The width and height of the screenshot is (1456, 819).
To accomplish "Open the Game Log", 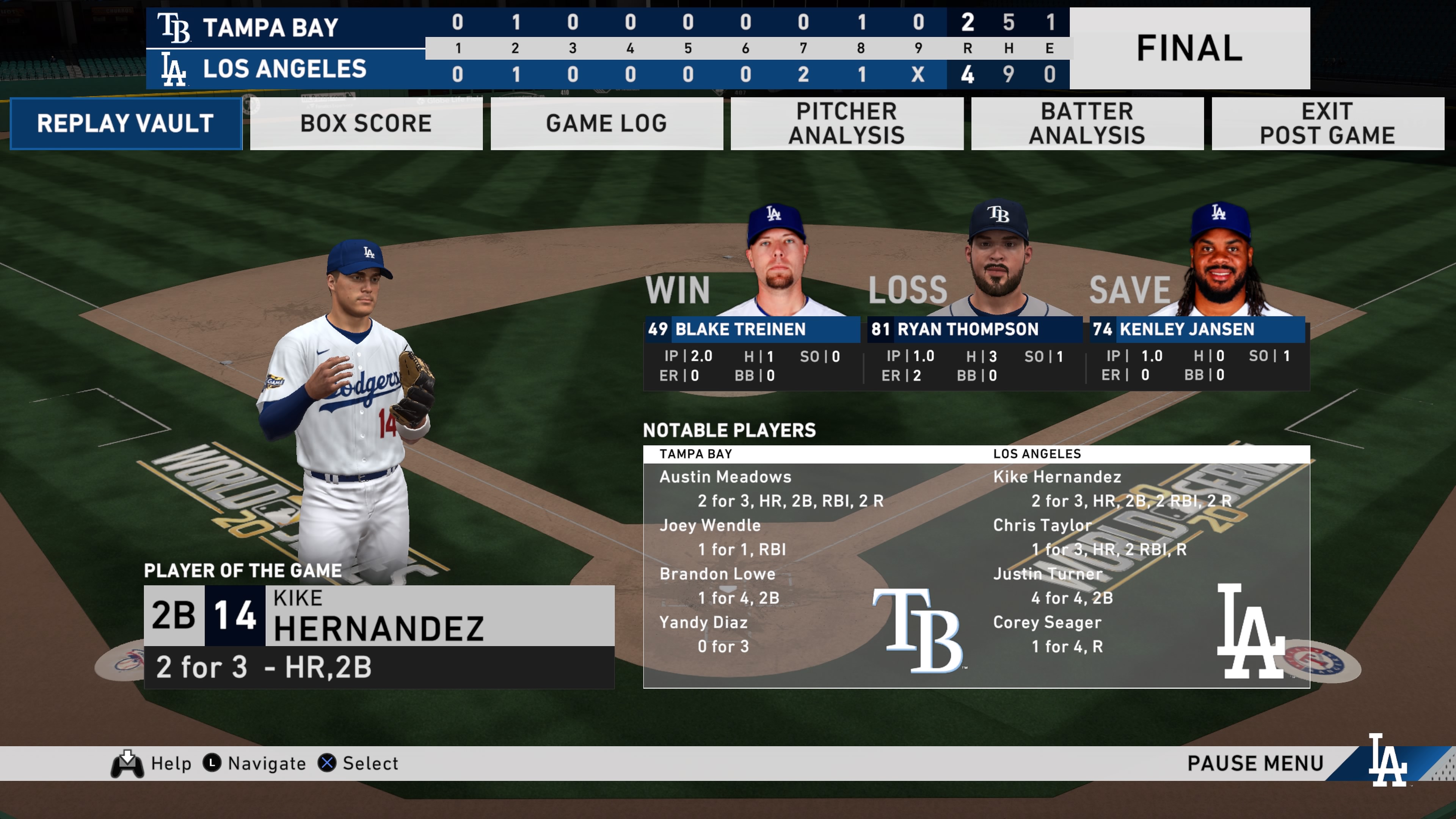I will [607, 123].
